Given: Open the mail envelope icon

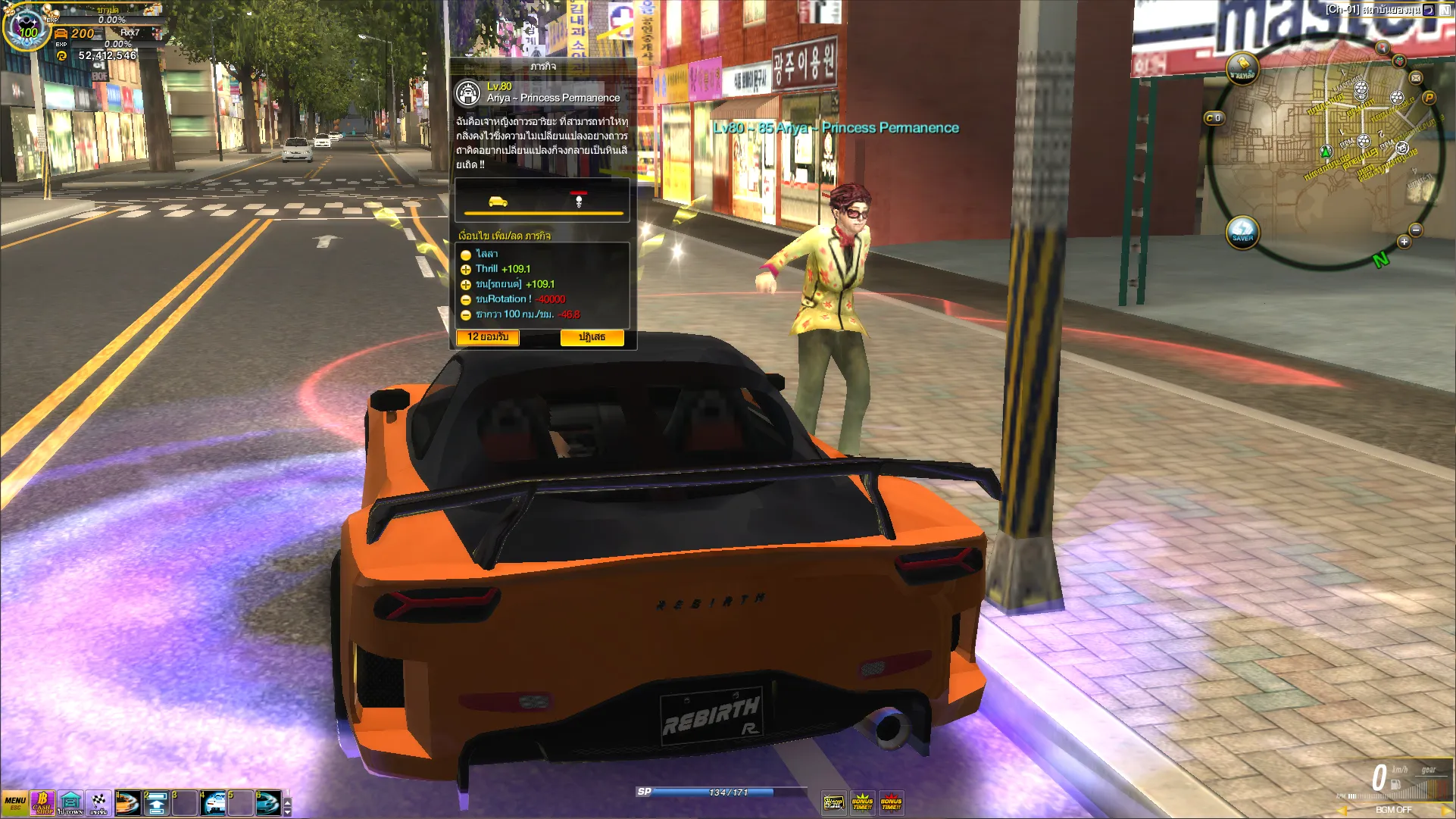Looking at the screenshot, I should click(x=1416, y=78).
